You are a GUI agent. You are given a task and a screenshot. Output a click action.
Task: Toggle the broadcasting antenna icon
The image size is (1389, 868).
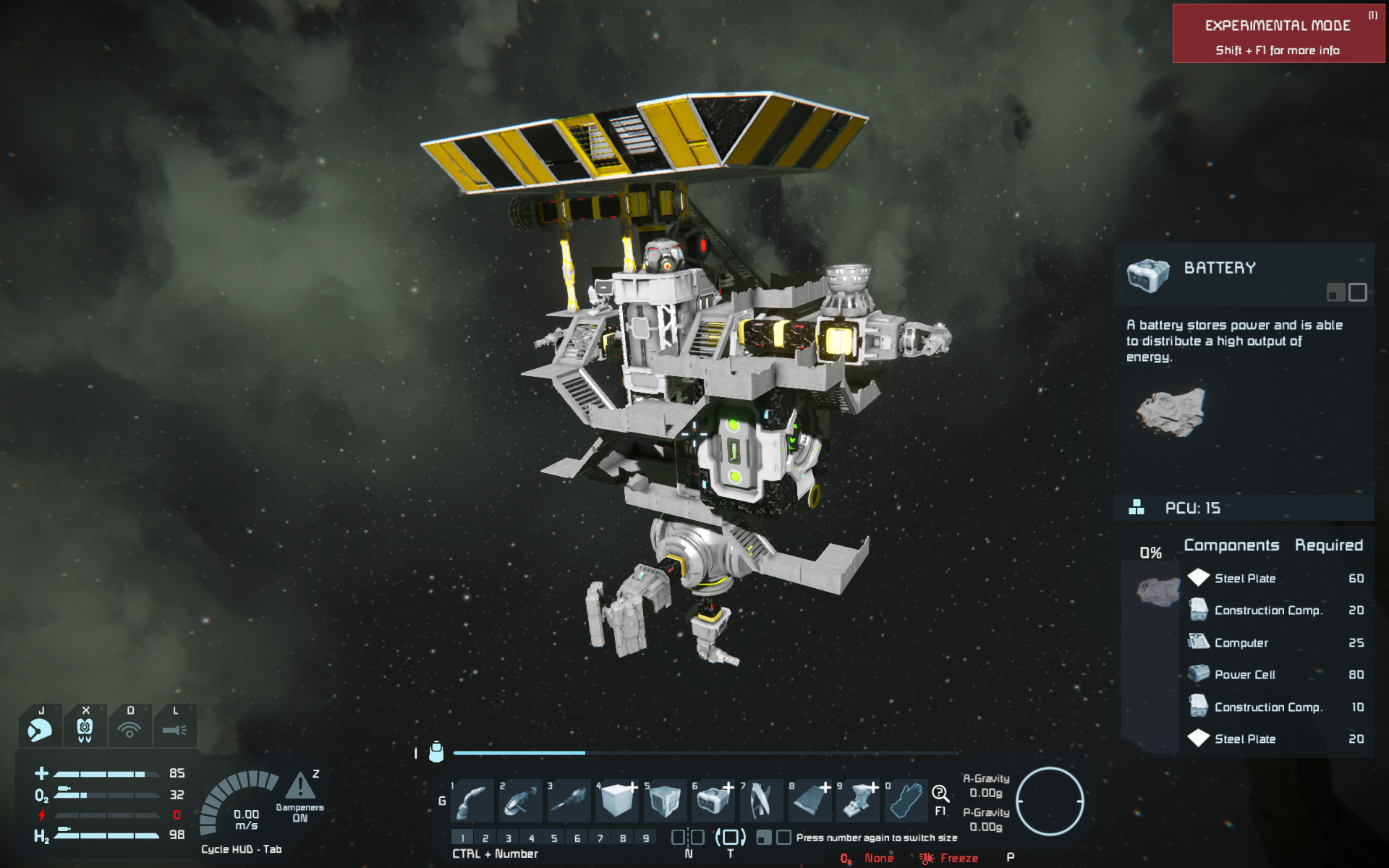pyautogui.click(x=130, y=729)
